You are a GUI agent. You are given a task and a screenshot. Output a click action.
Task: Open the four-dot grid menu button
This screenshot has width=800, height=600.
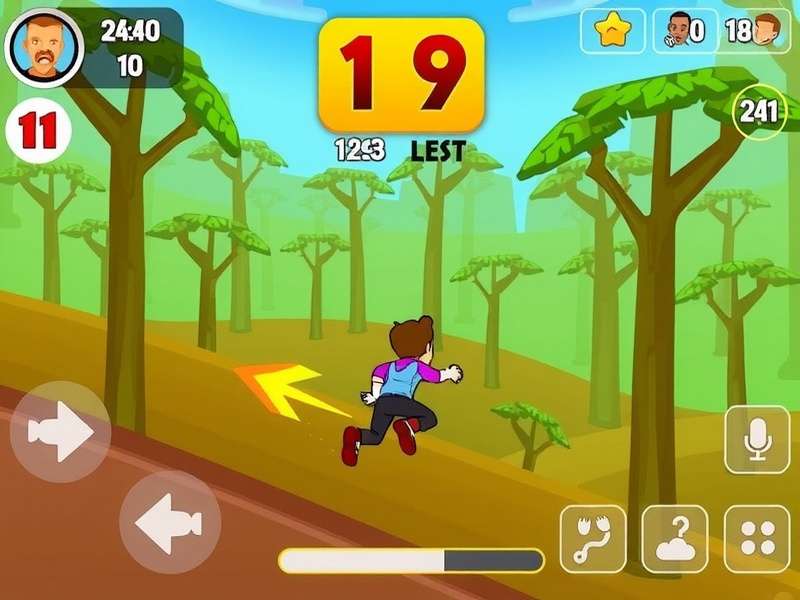[x=757, y=538]
